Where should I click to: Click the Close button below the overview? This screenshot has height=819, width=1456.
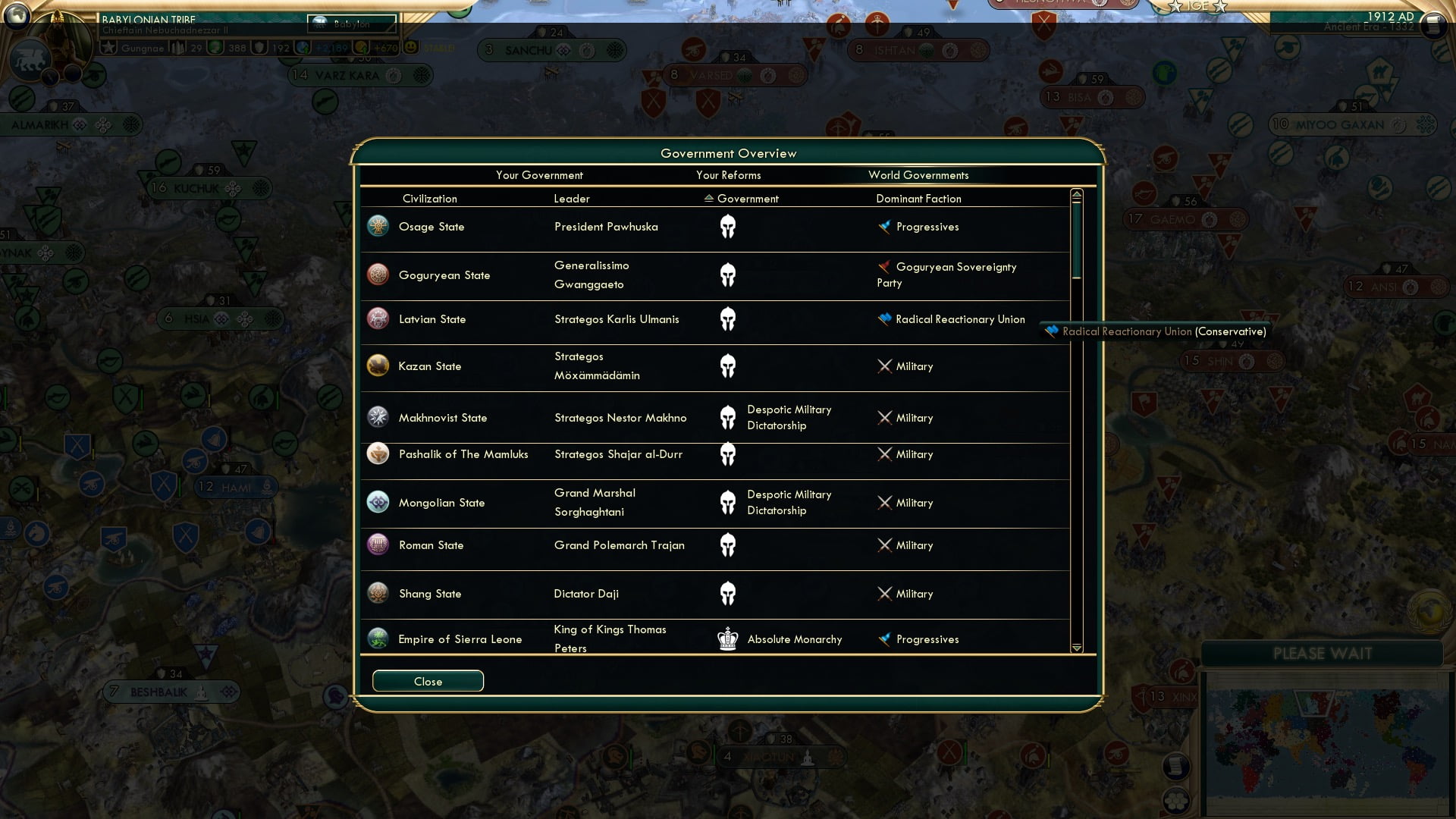click(427, 681)
